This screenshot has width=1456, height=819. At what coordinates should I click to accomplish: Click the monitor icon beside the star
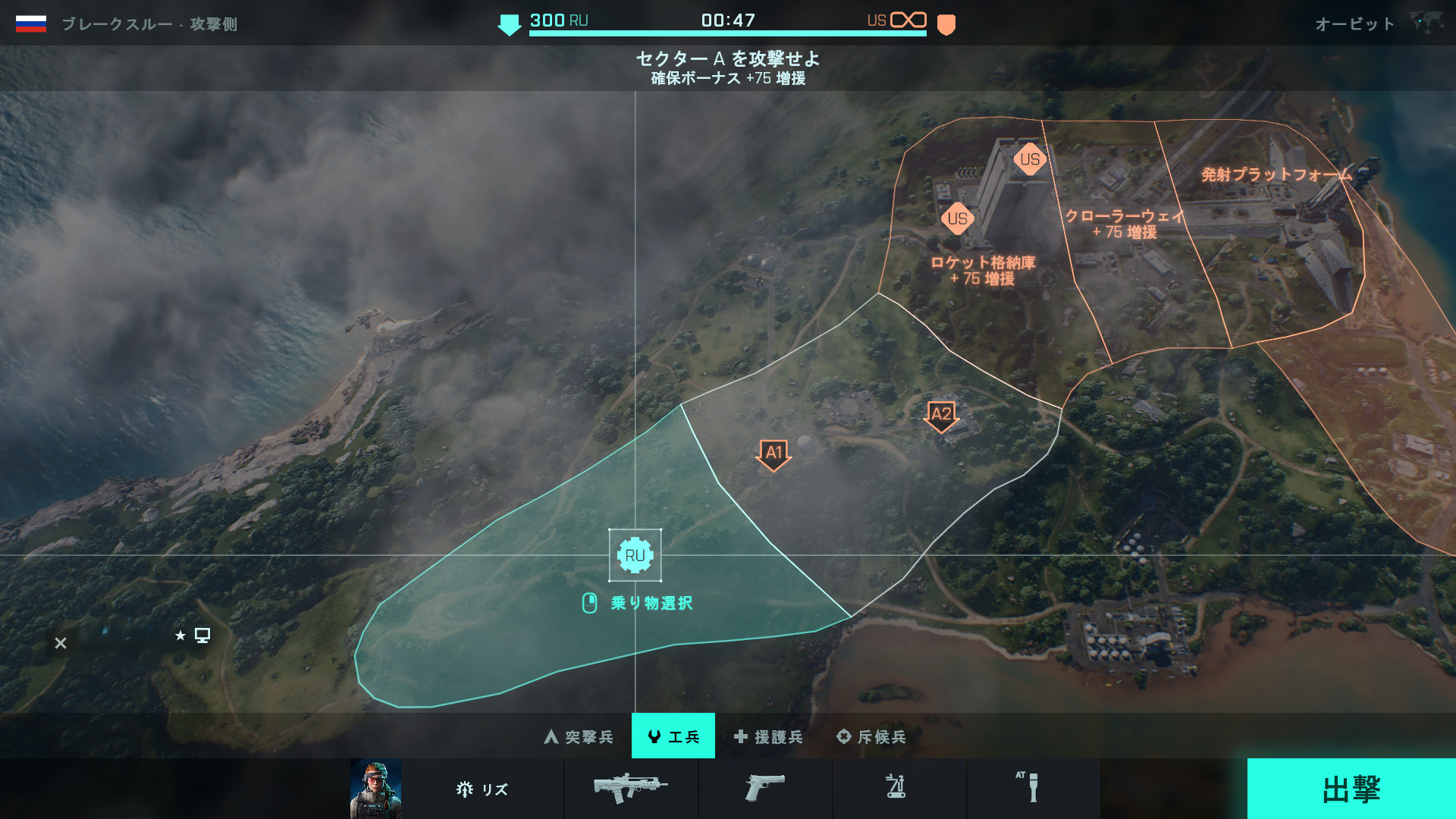coord(202,635)
